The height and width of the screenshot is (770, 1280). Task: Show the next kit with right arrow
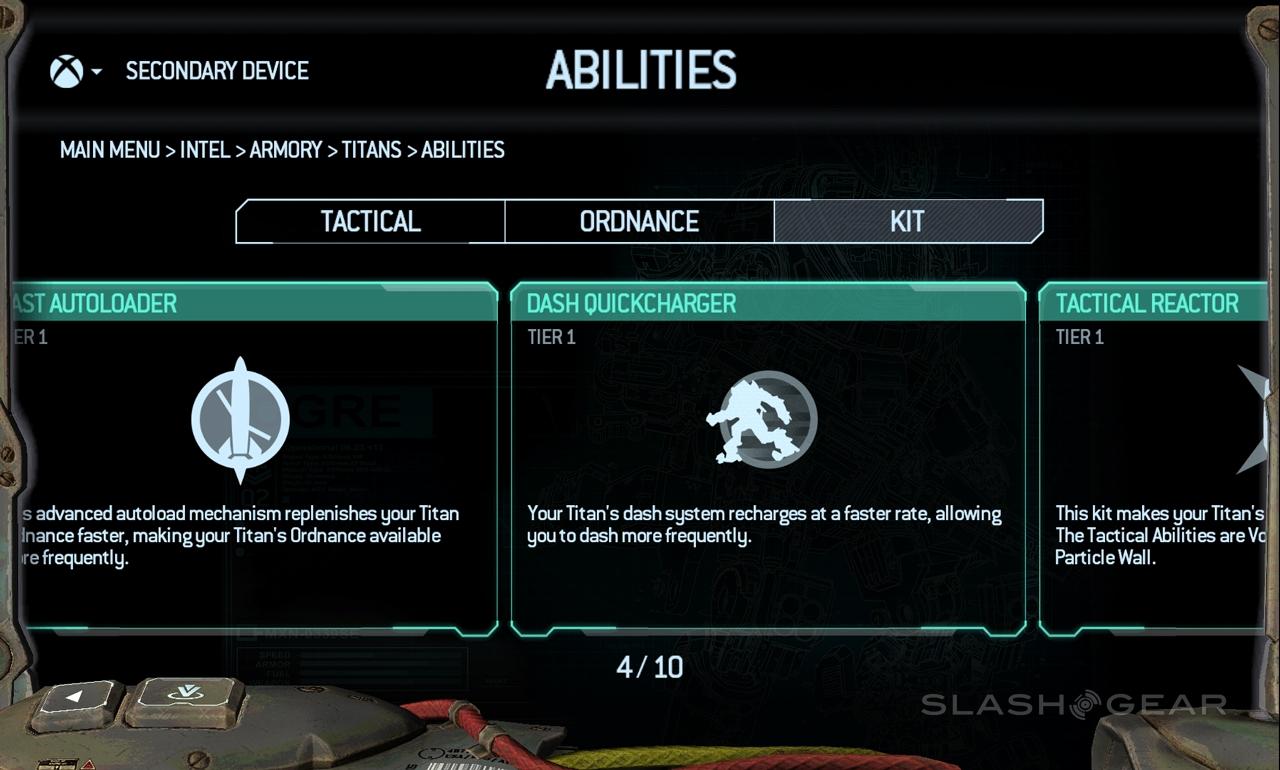coord(1254,419)
